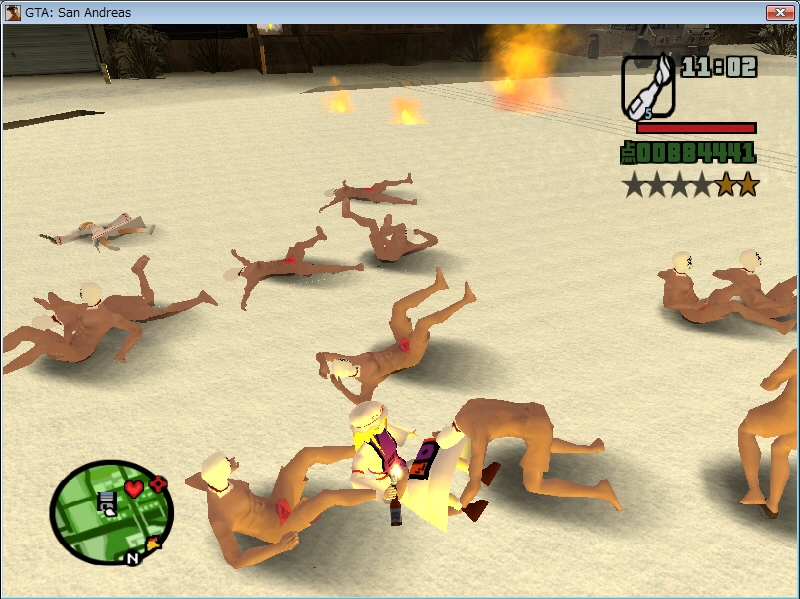Close the GTA: San Andreas window
The width and height of the screenshot is (800, 599).
779,12
